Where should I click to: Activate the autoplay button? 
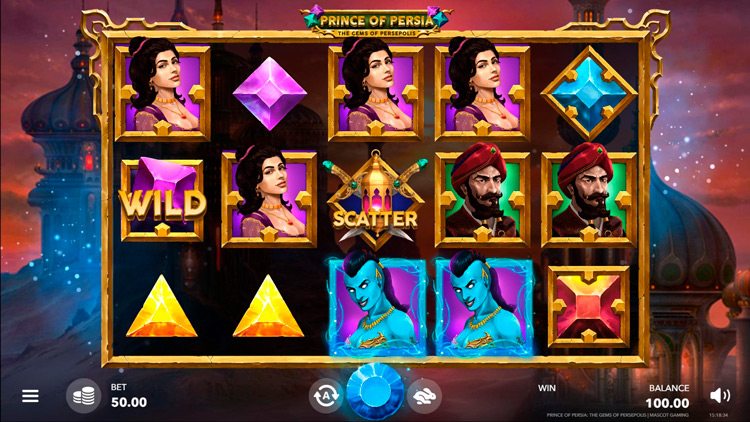[324, 396]
